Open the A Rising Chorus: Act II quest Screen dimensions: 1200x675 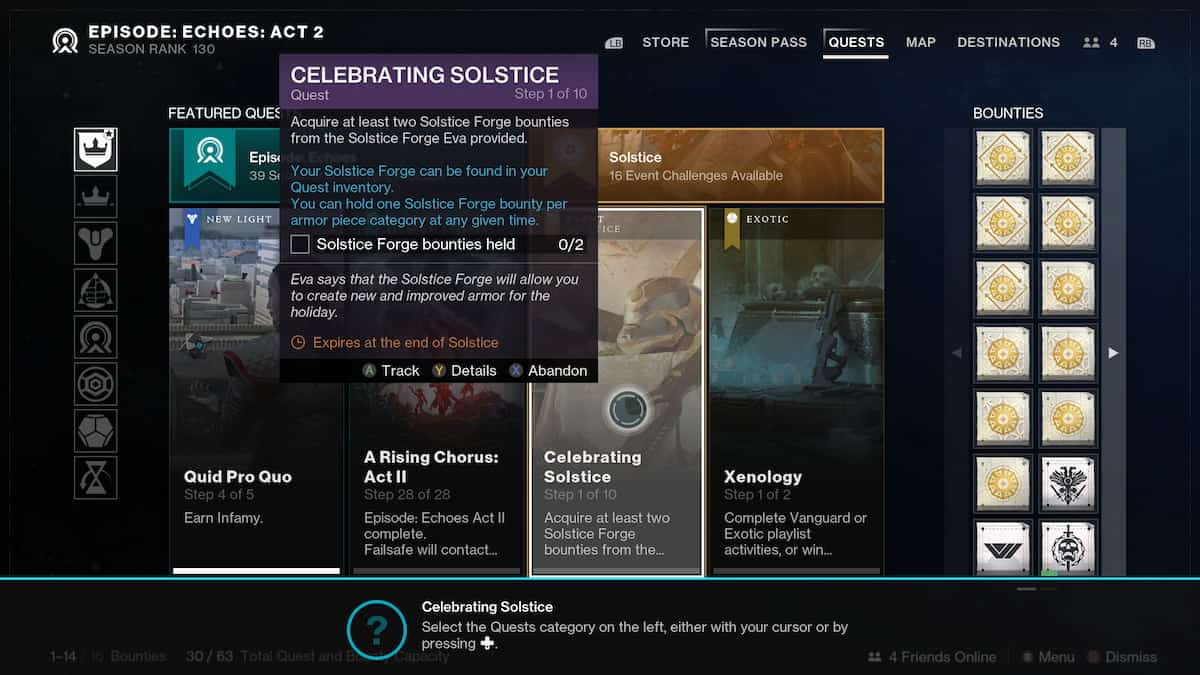pyautogui.click(x=437, y=480)
